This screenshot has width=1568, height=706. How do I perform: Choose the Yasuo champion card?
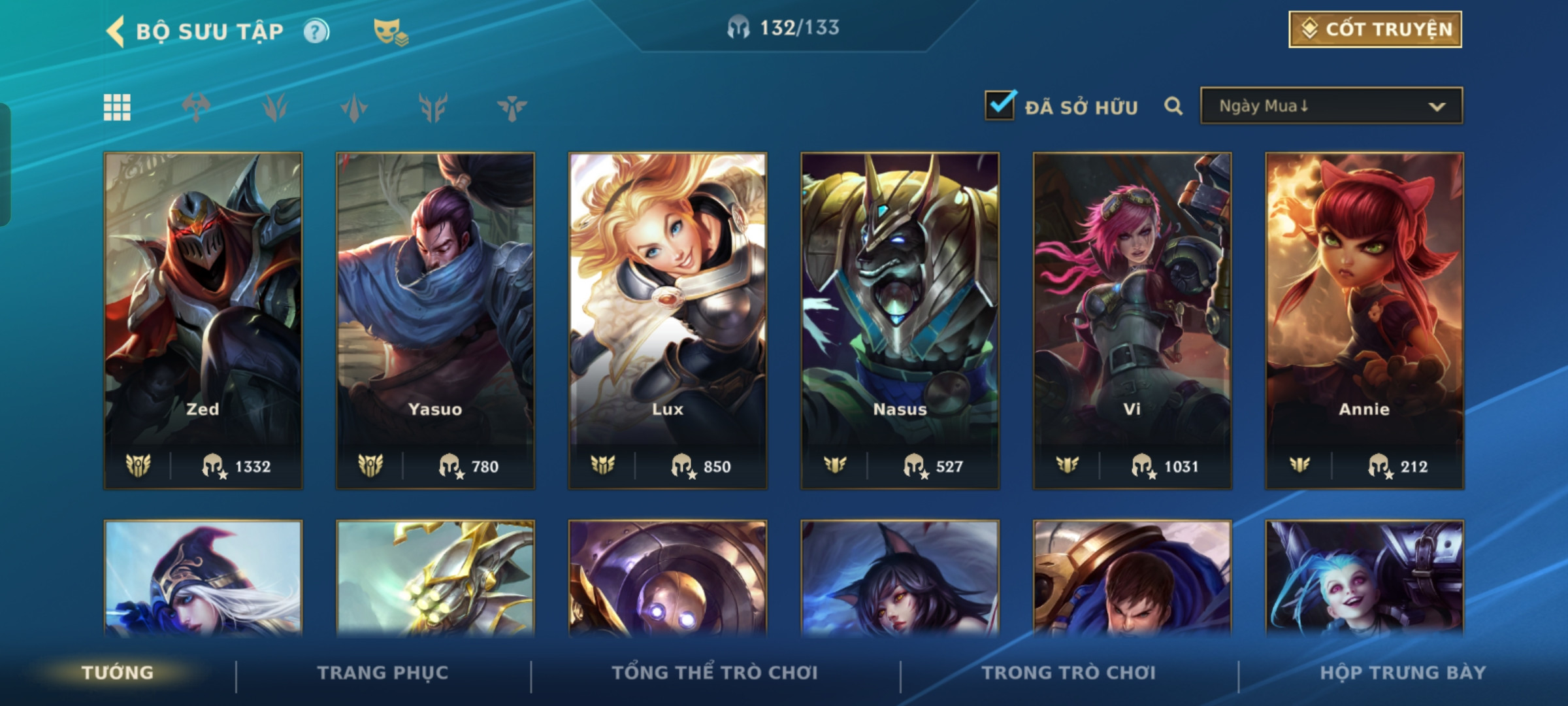(435, 320)
